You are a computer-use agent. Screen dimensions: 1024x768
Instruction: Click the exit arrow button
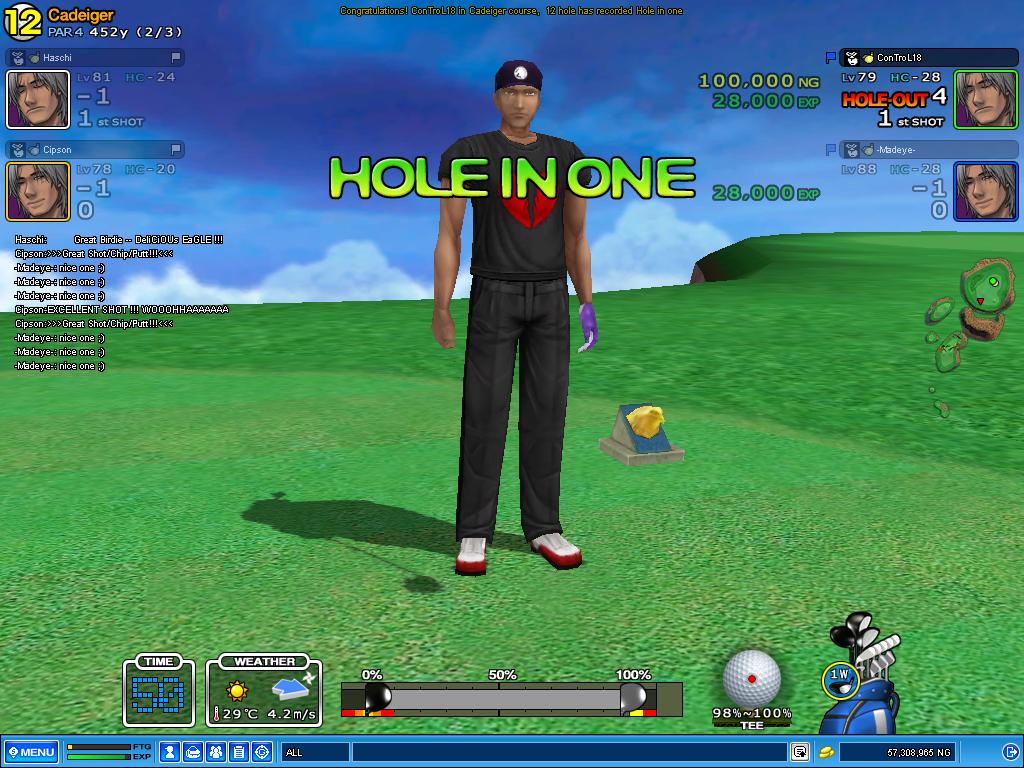coord(1009,752)
